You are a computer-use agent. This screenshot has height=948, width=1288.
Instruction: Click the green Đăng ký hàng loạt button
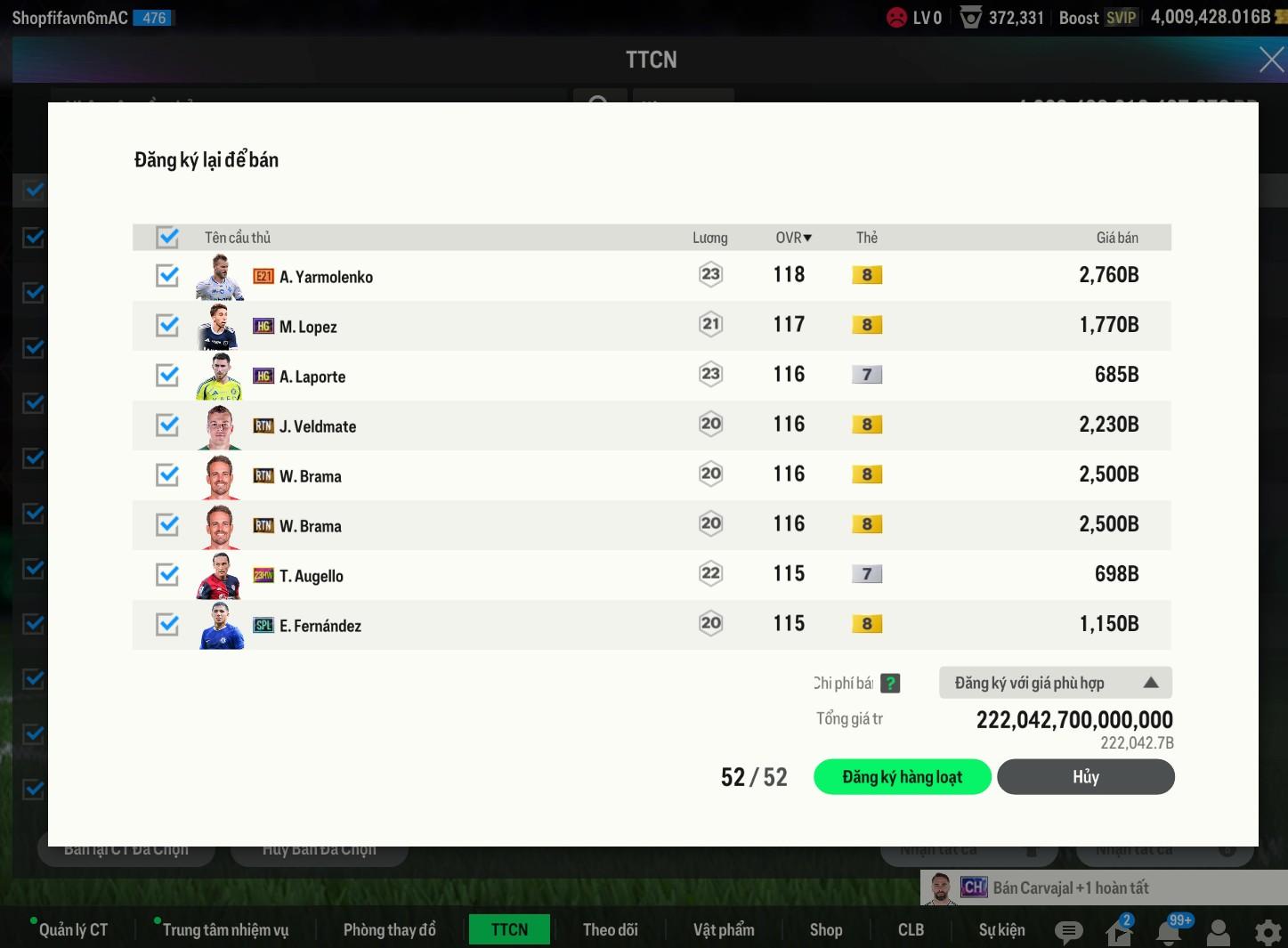tap(902, 777)
